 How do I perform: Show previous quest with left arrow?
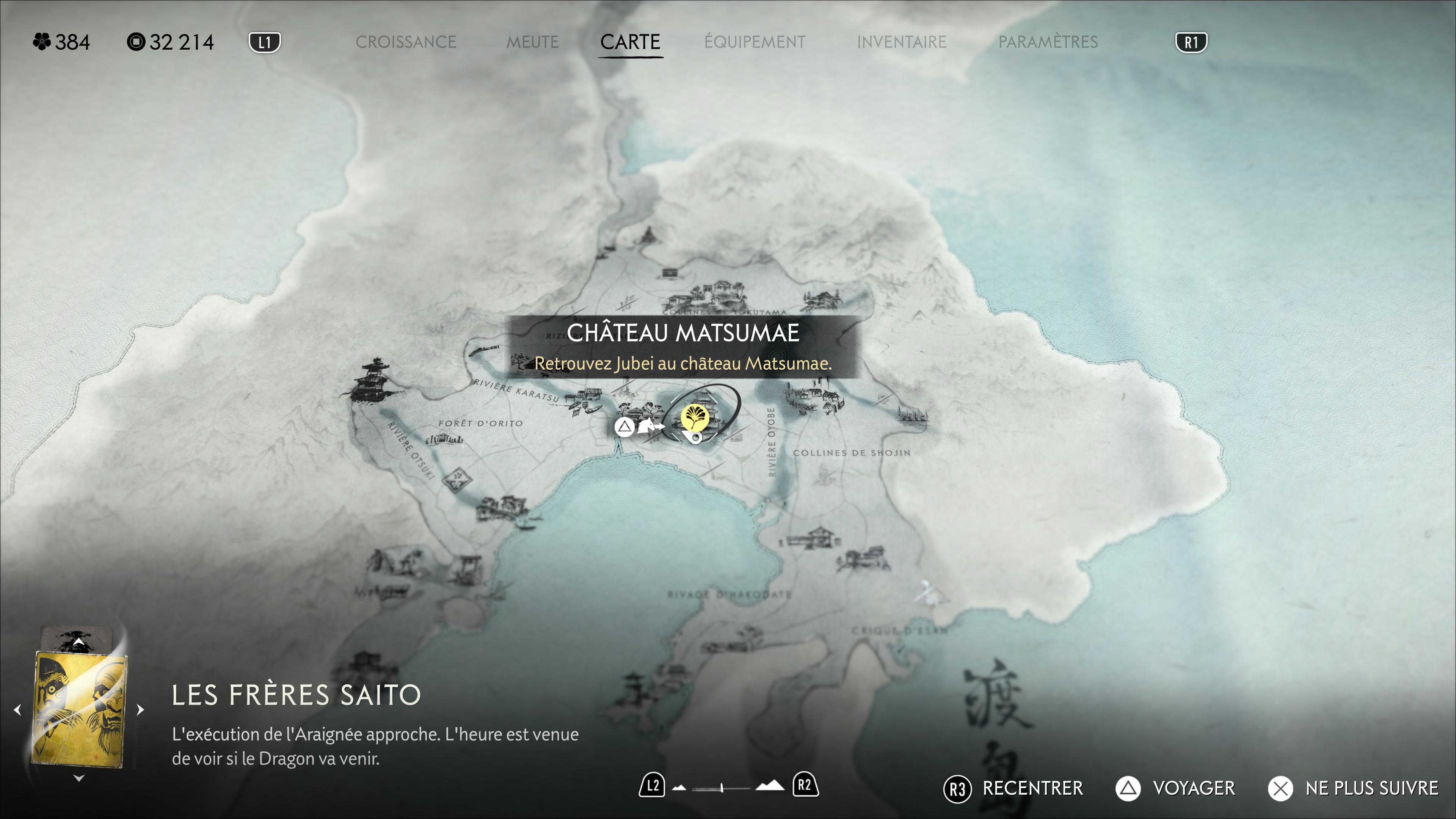click(17, 709)
